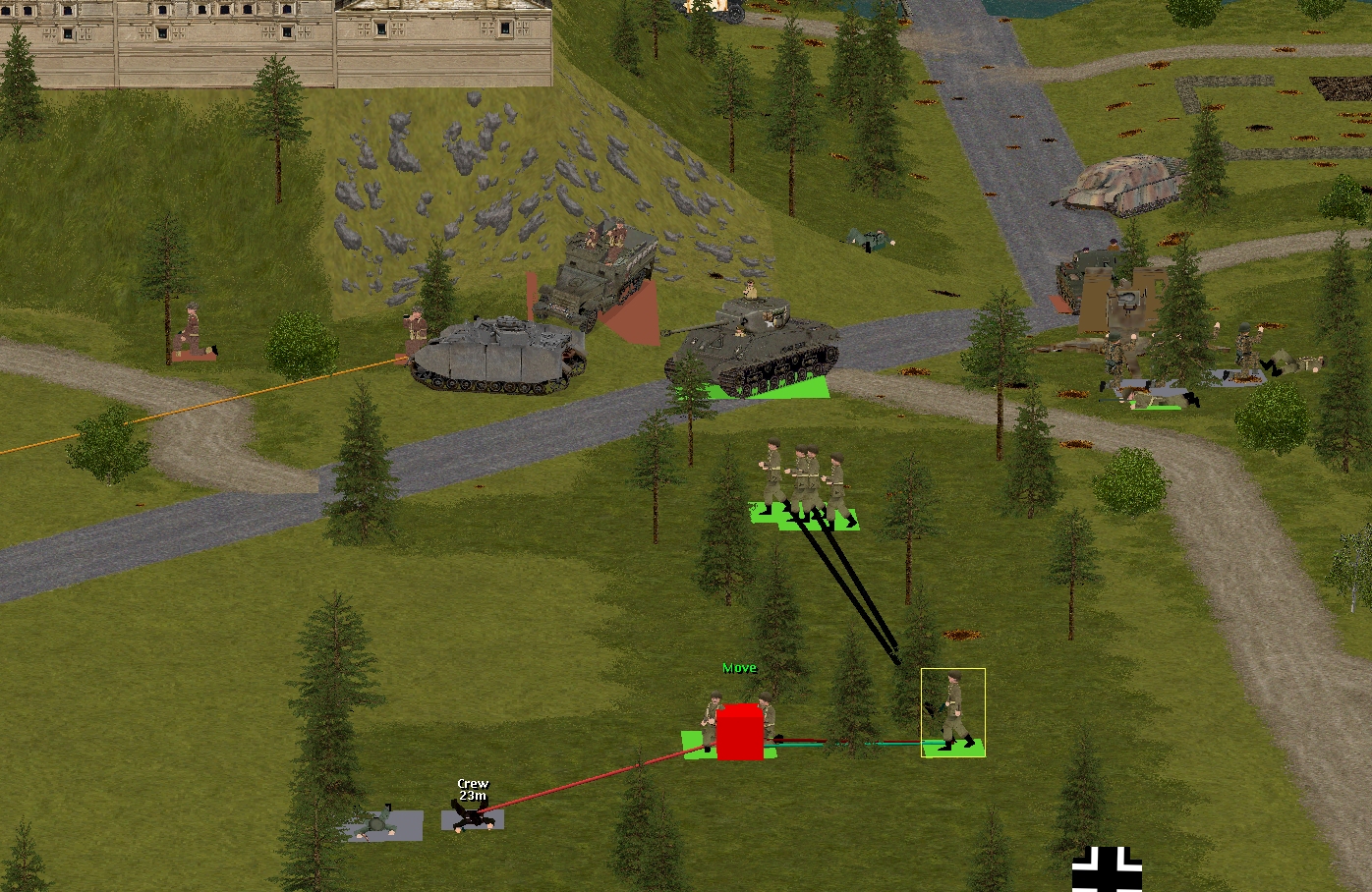Screen dimensions: 1372x892
Task: Click the black cross victory flag marker
Action: pos(1107,869)
